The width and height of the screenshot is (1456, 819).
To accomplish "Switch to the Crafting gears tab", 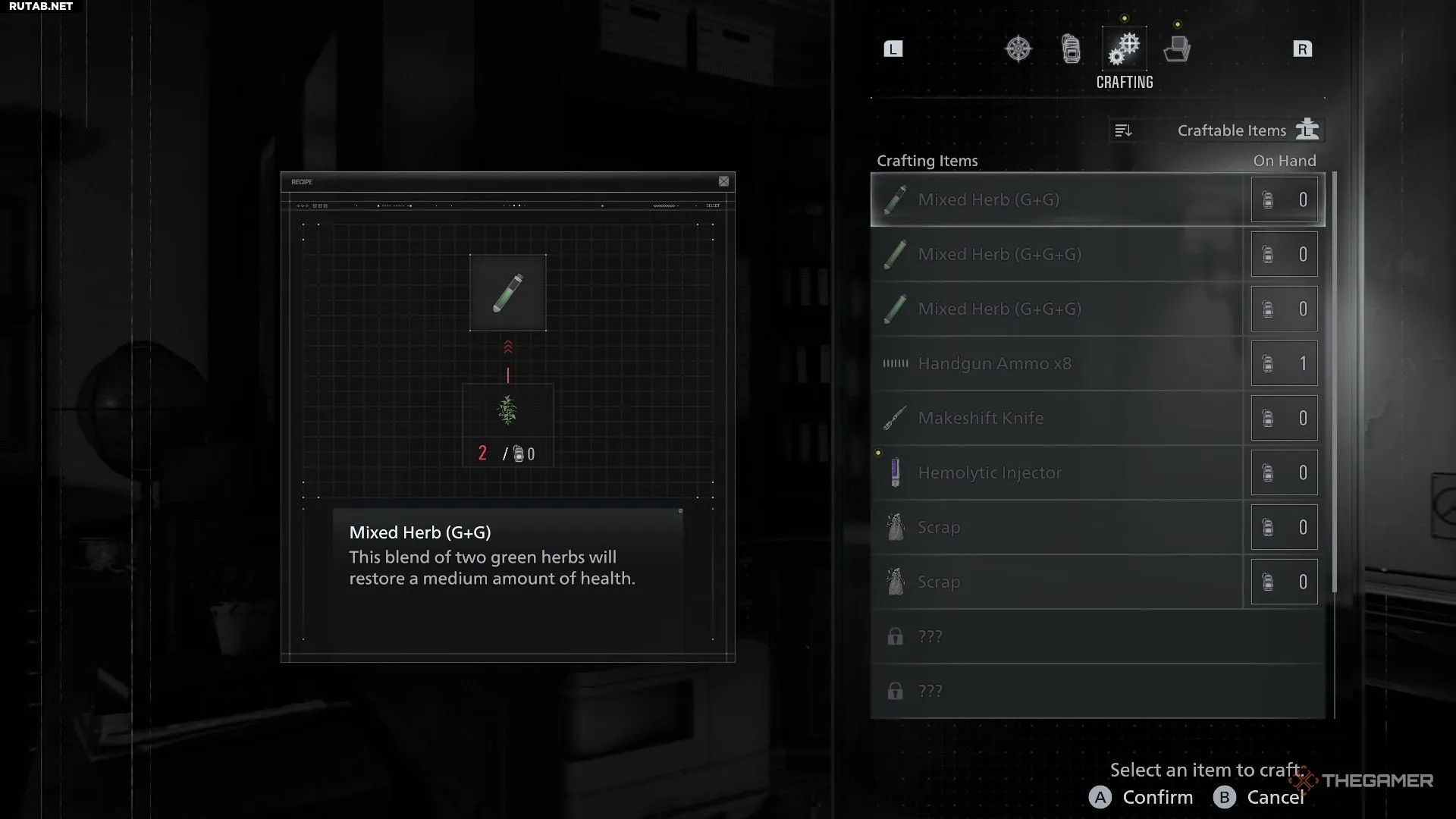I will pos(1124,49).
